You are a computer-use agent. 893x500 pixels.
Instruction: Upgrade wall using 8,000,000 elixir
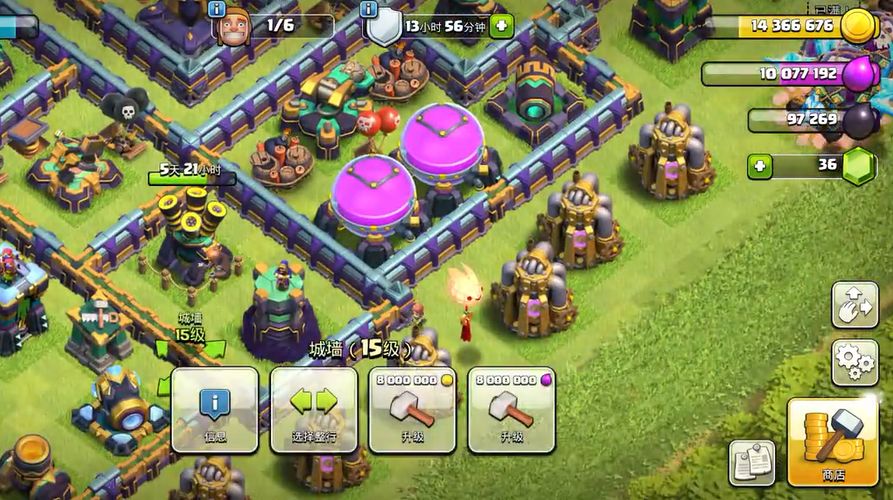coord(512,409)
